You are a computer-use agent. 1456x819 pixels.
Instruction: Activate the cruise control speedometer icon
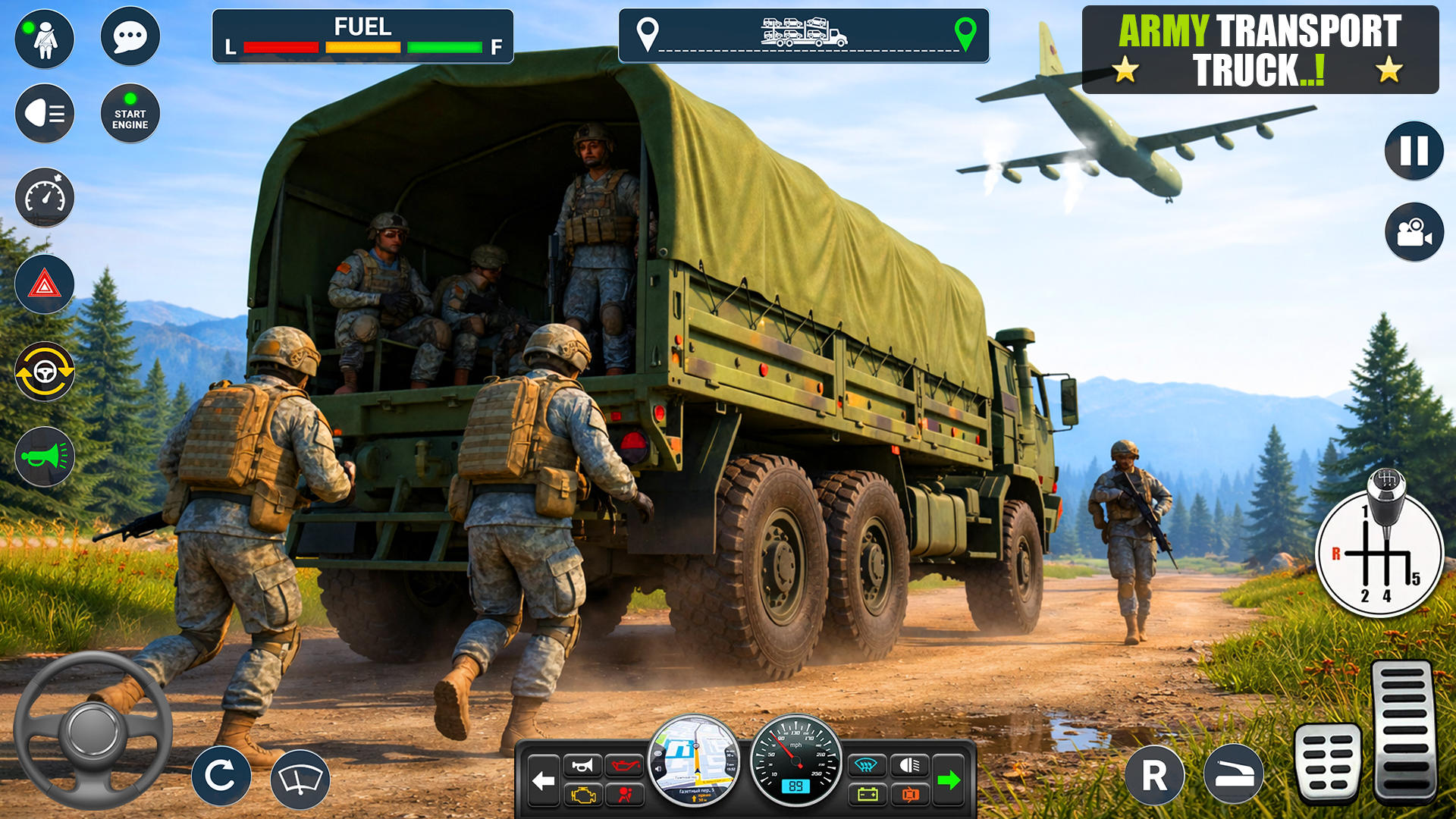tap(45, 198)
